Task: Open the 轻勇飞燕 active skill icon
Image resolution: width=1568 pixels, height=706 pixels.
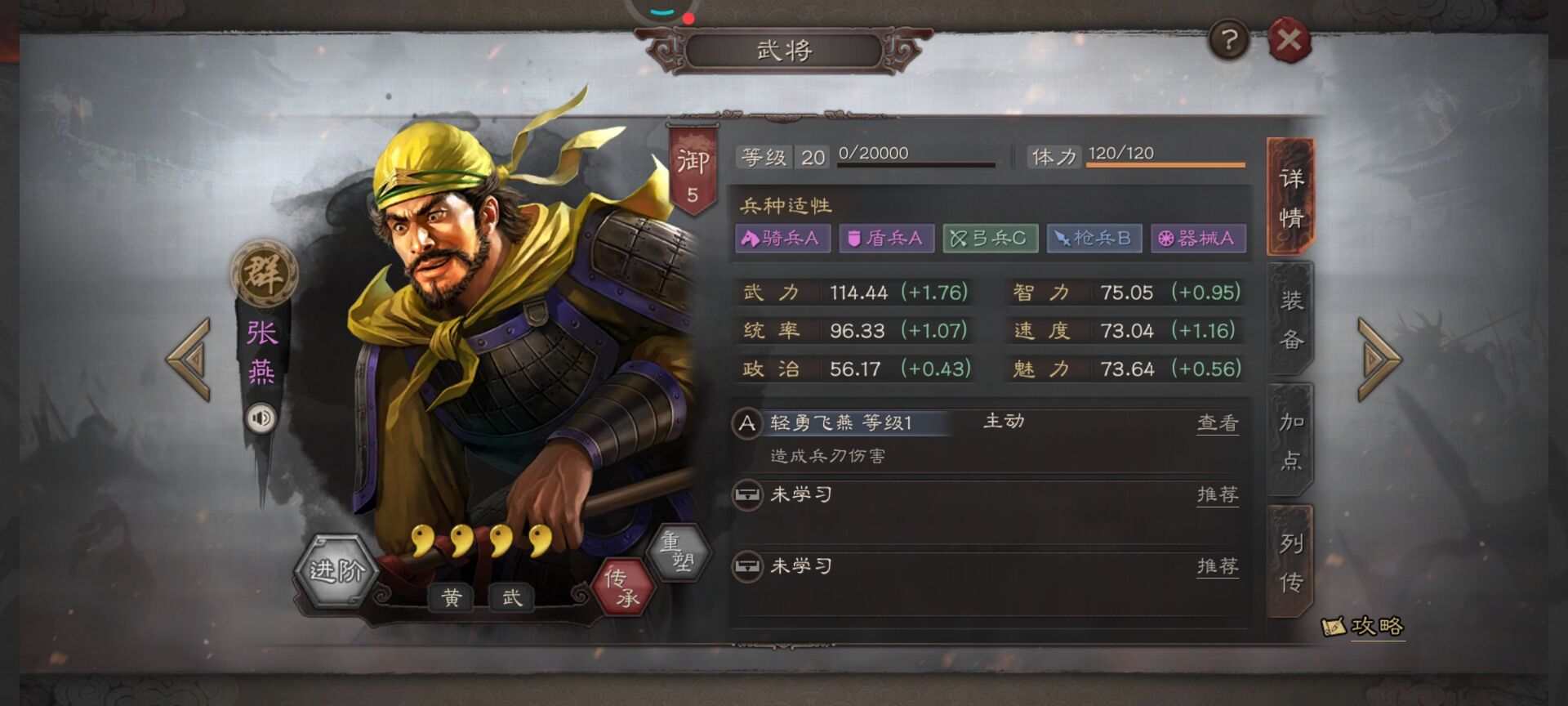Action: pyautogui.click(x=747, y=422)
